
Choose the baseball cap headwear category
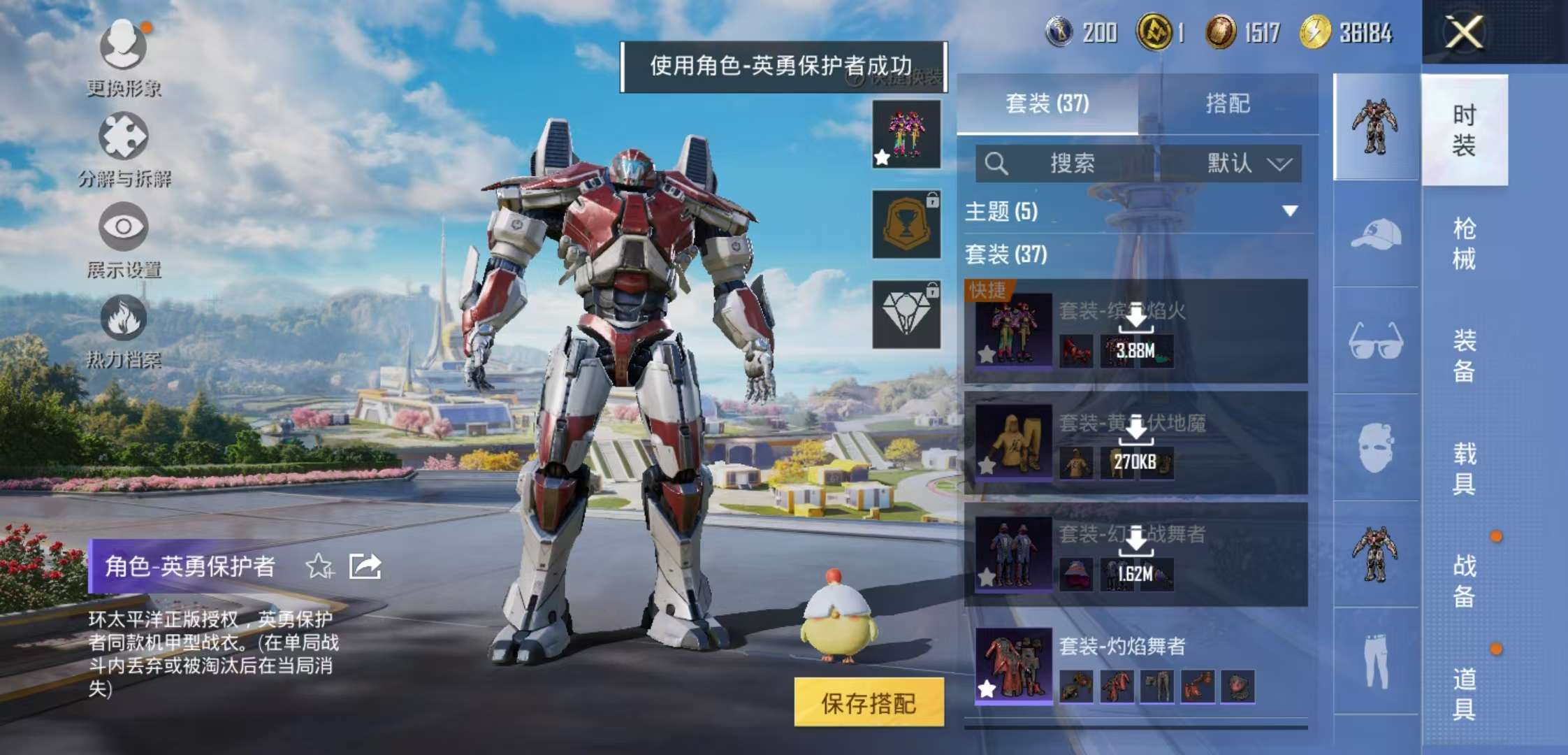click(1376, 234)
